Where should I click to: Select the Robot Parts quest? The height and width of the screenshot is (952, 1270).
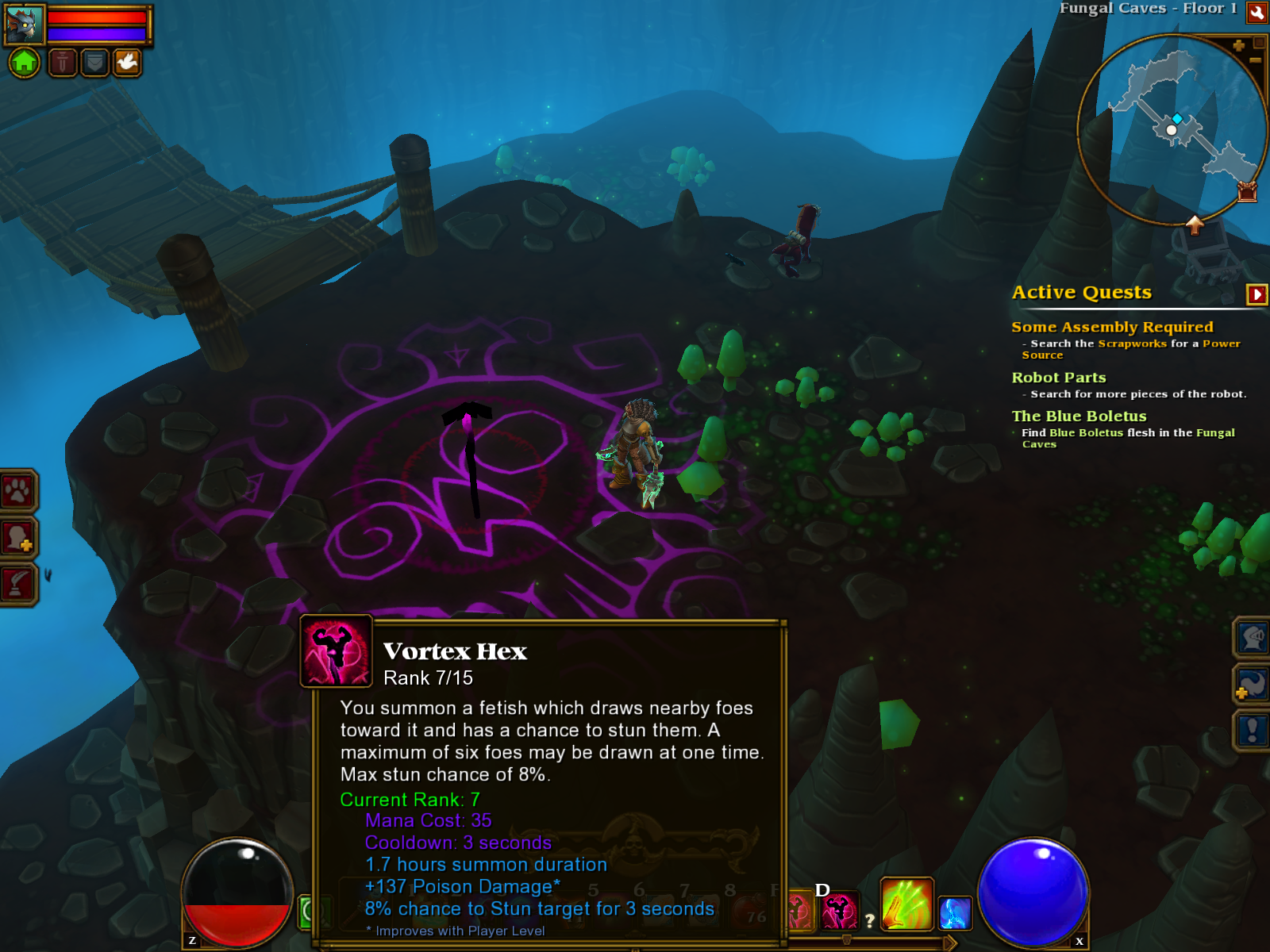tap(1058, 378)
